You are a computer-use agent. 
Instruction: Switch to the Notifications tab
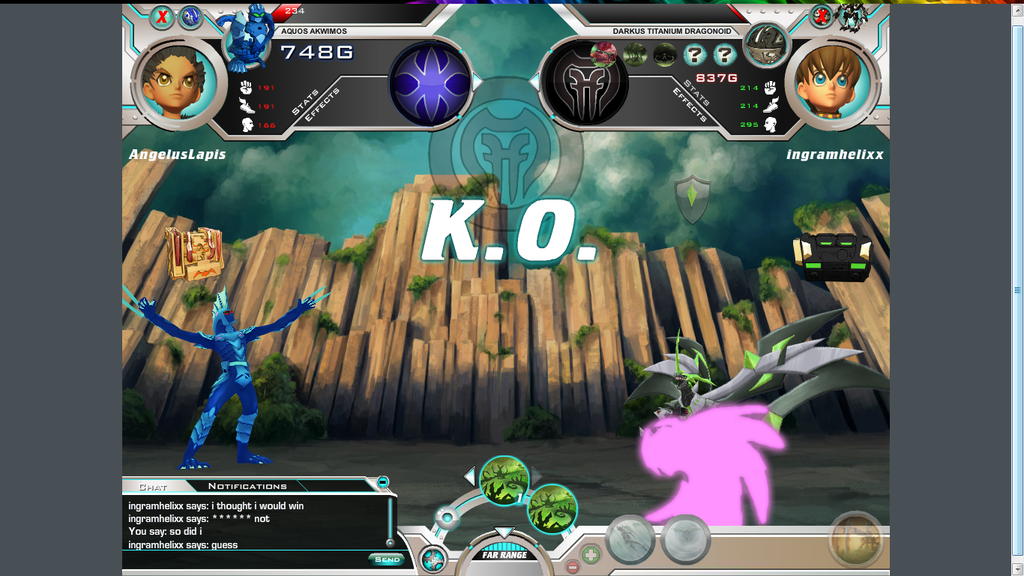click(x=247, y=486)
